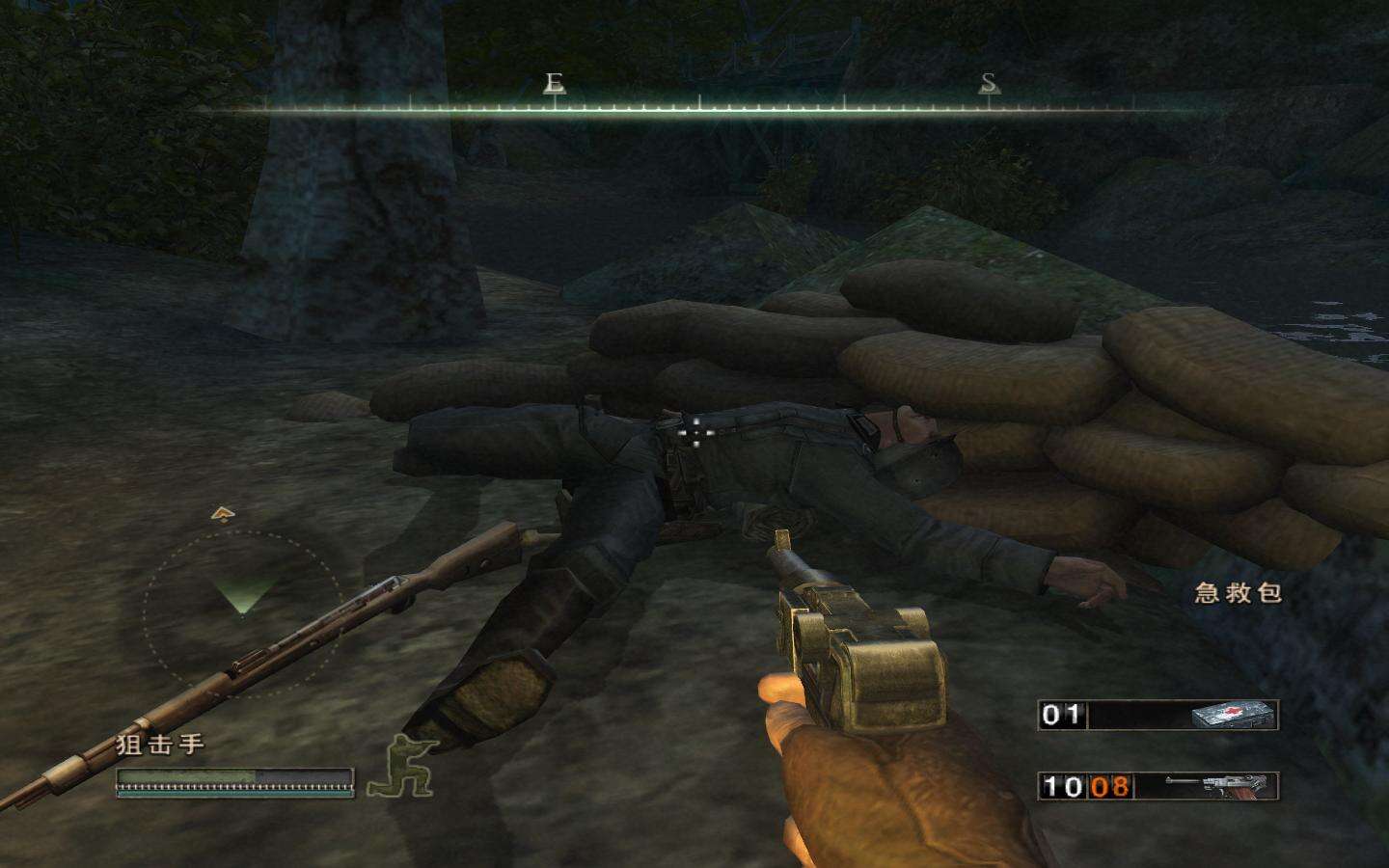Click the circular radar minimap
1389x868 pixels.
[240, 604]
